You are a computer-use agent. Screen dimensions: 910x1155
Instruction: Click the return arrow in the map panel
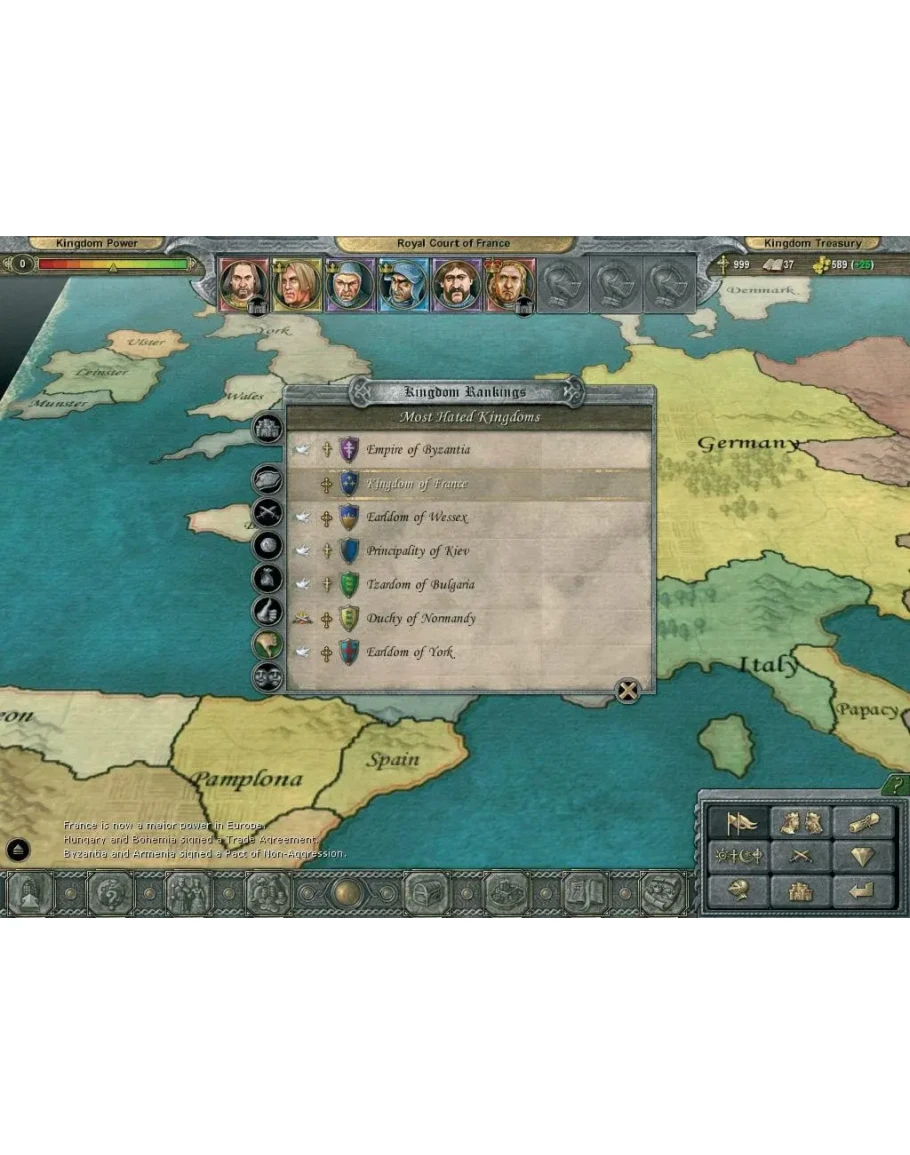[x=862, y=889]
